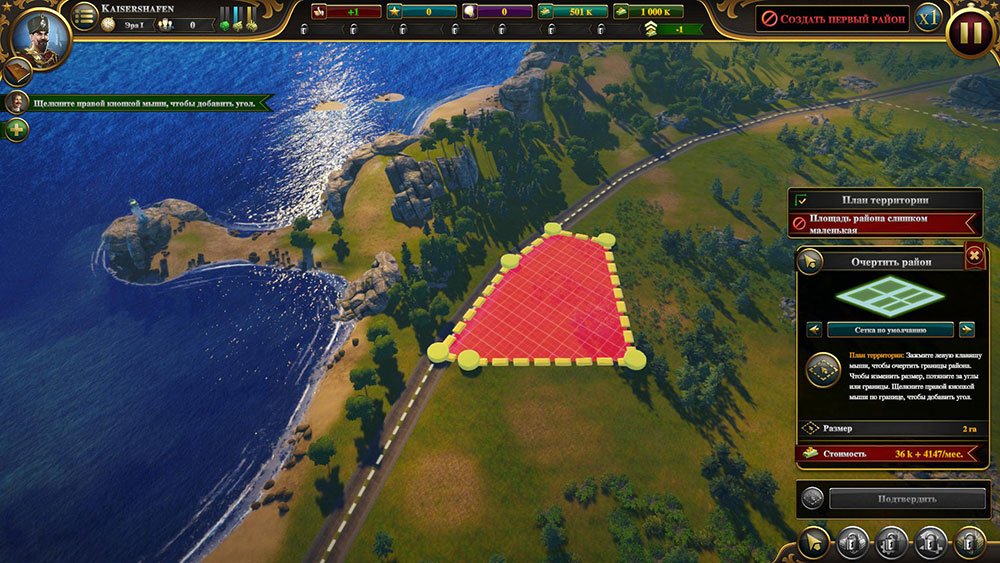Click the green plus button
Viewport: 1000px width, 563px height.
point(17,129)
